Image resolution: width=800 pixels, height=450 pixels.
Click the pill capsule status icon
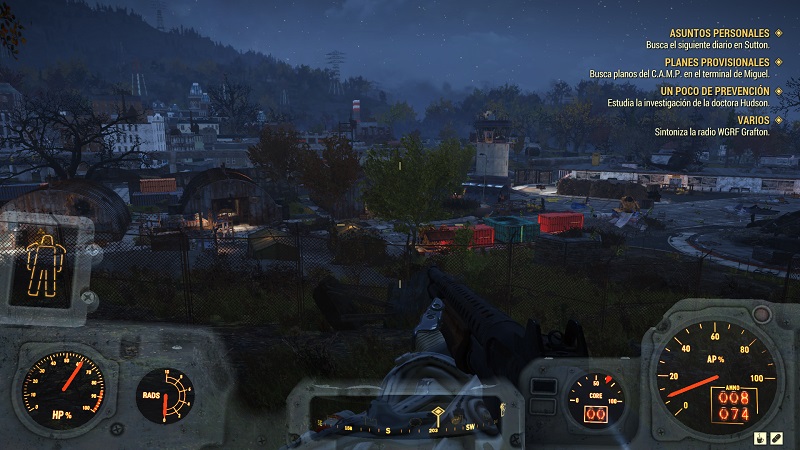click(776, 438)
